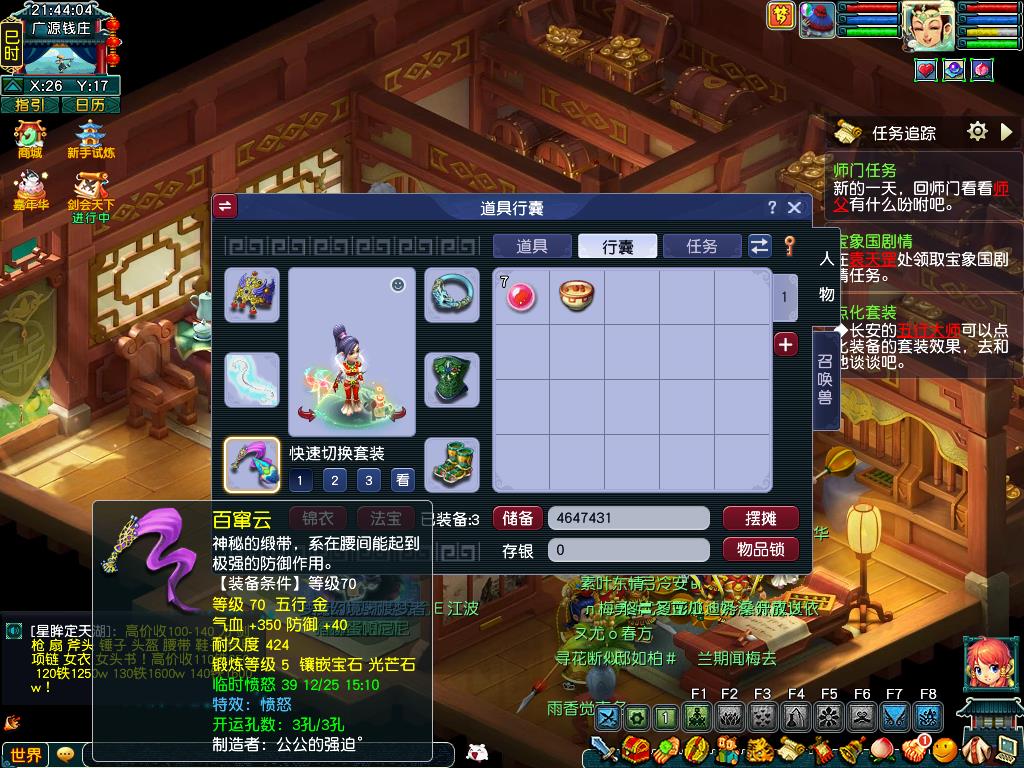Switch to the 道具 tab

click(532, 246)
